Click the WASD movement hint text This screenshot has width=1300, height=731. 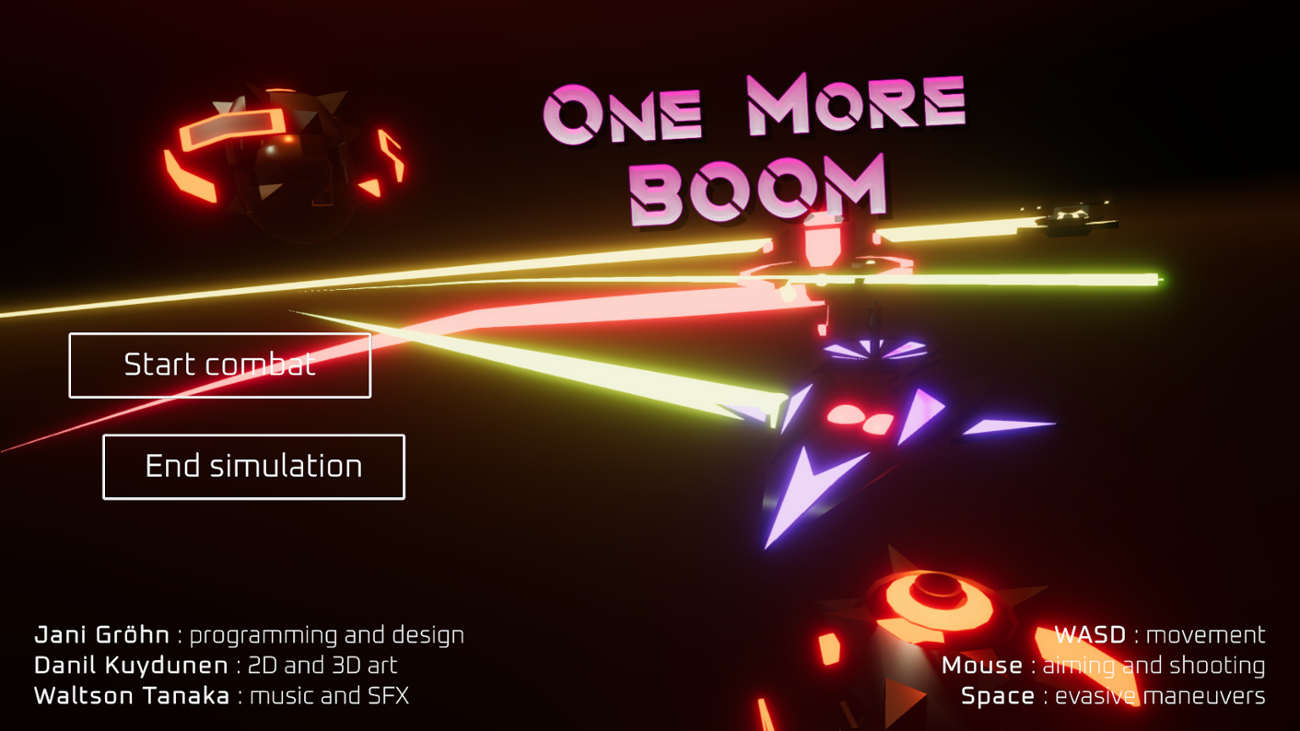click(x=1160, y=634)
